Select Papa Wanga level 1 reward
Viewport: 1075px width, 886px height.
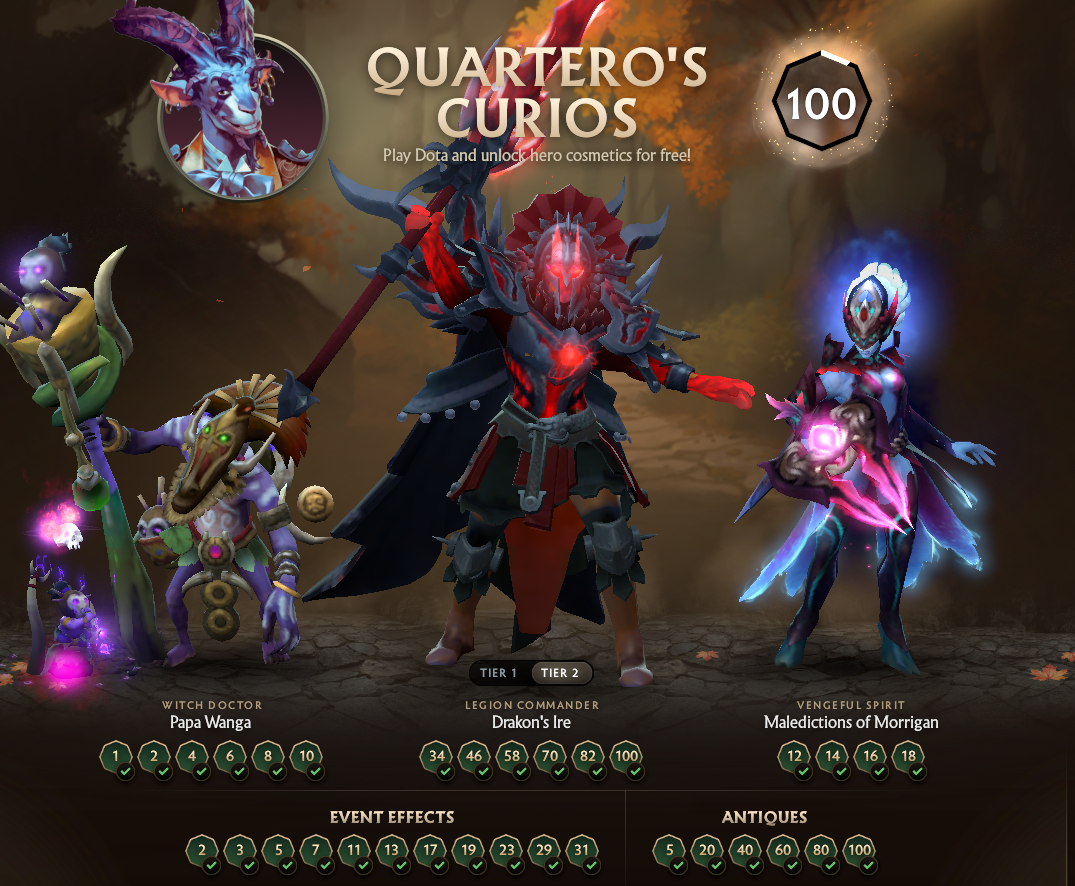[x=117, y=757]
